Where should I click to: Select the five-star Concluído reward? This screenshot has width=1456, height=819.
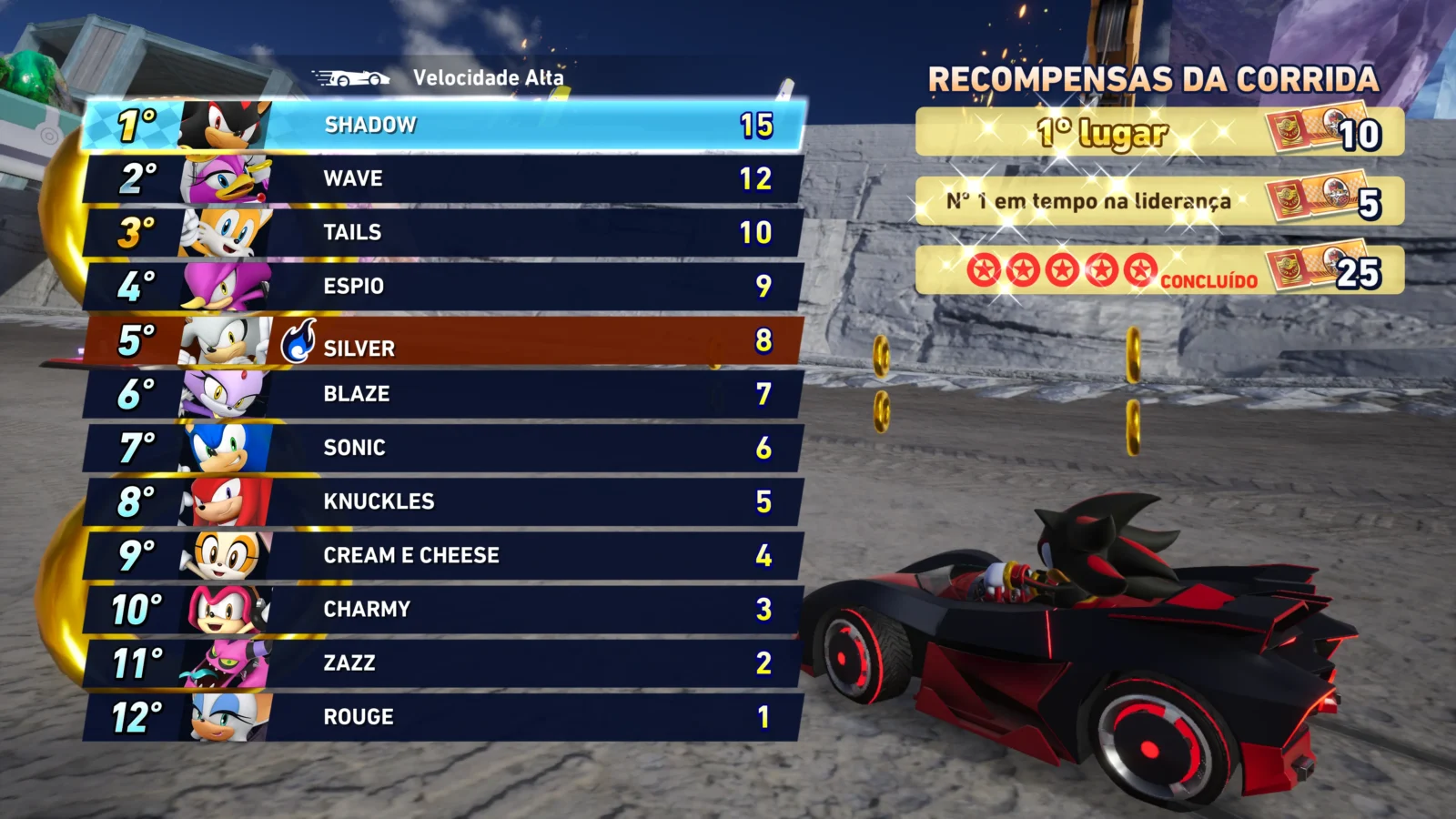click(1158, 270)
